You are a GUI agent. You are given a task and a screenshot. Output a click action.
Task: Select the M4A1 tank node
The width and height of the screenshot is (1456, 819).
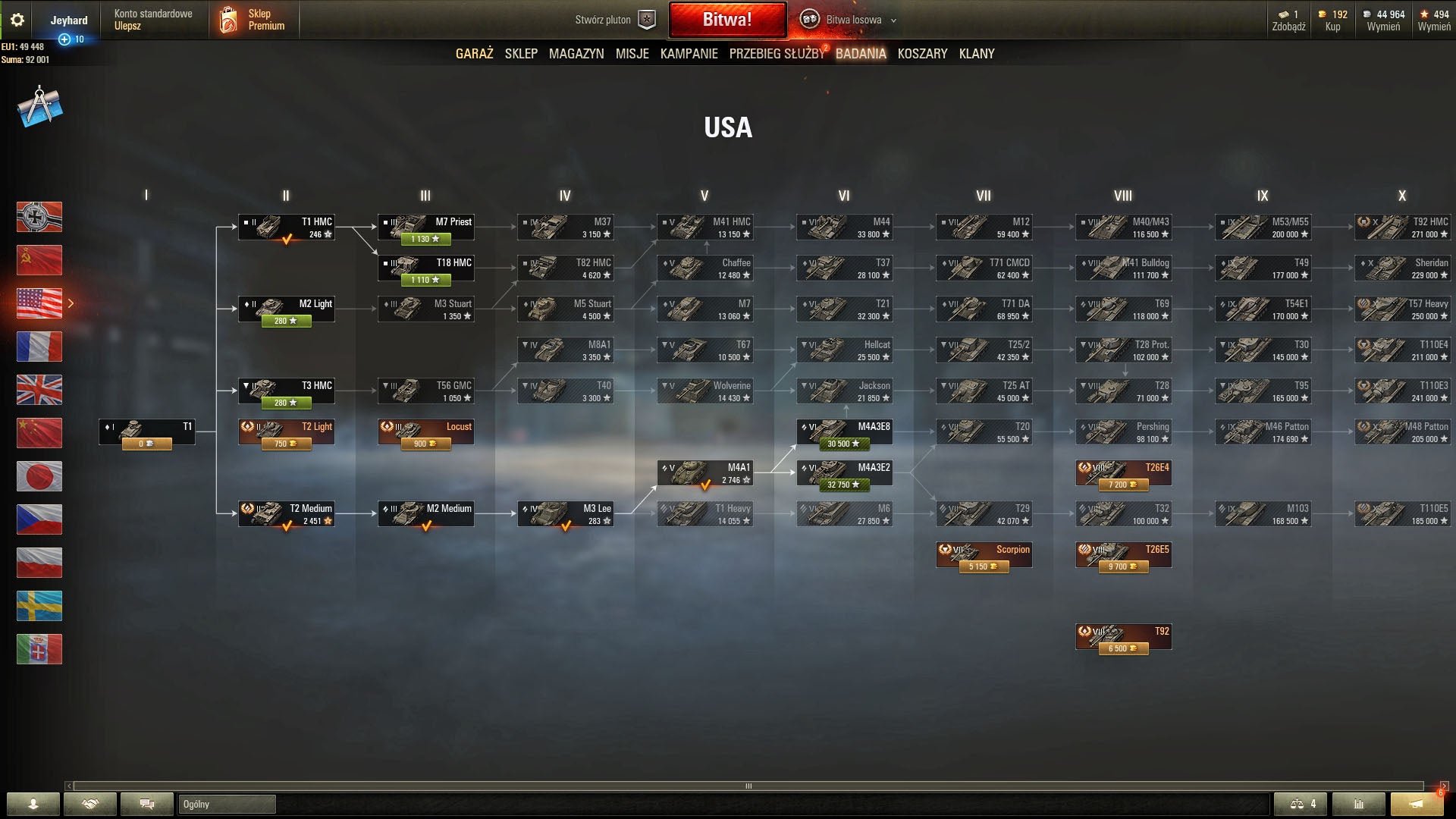[x=704, y=473]
